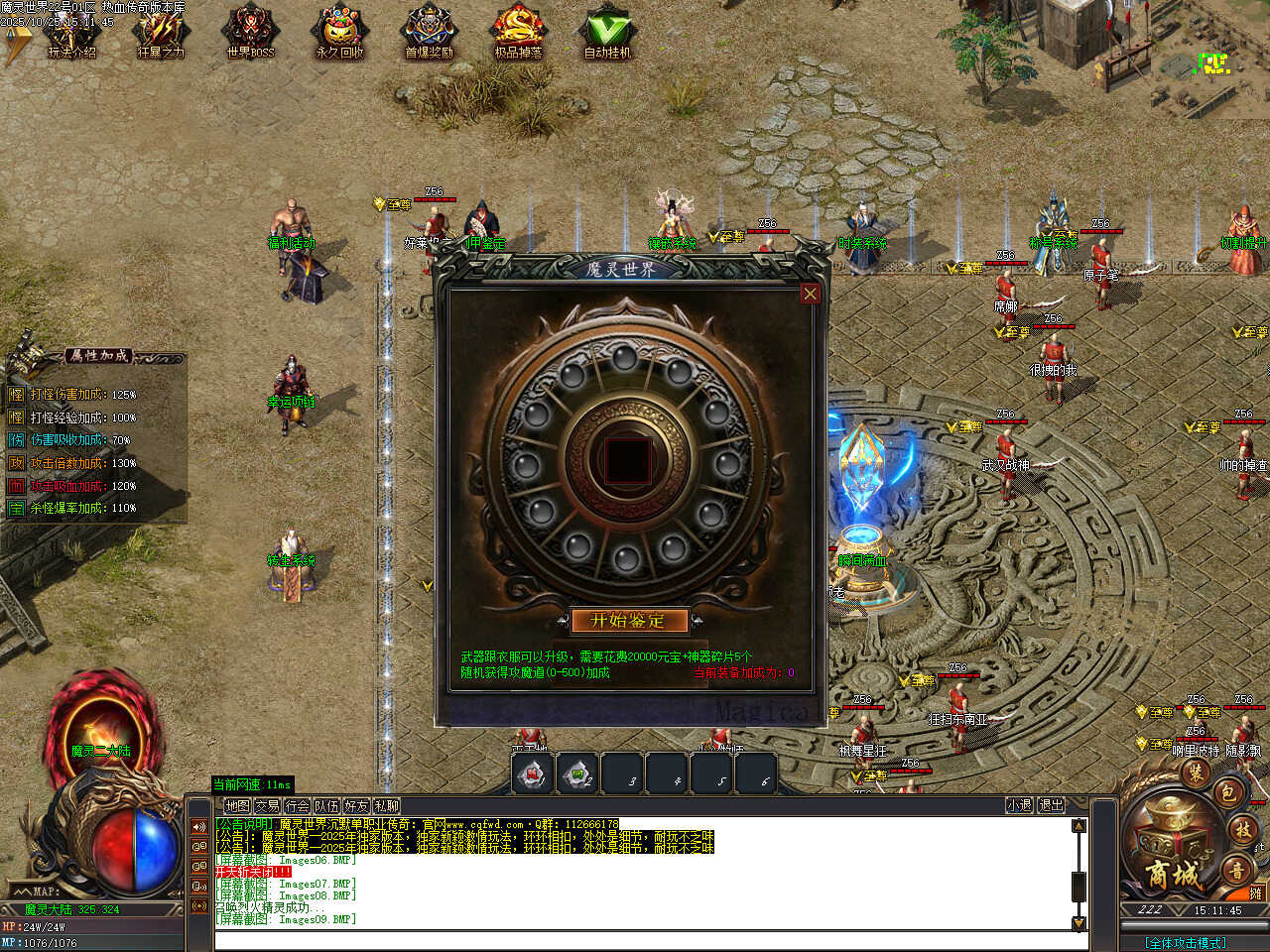1270x952 pixels.
Task: Open the 极品掉落 drop list
Action: (x=518, y=35)
